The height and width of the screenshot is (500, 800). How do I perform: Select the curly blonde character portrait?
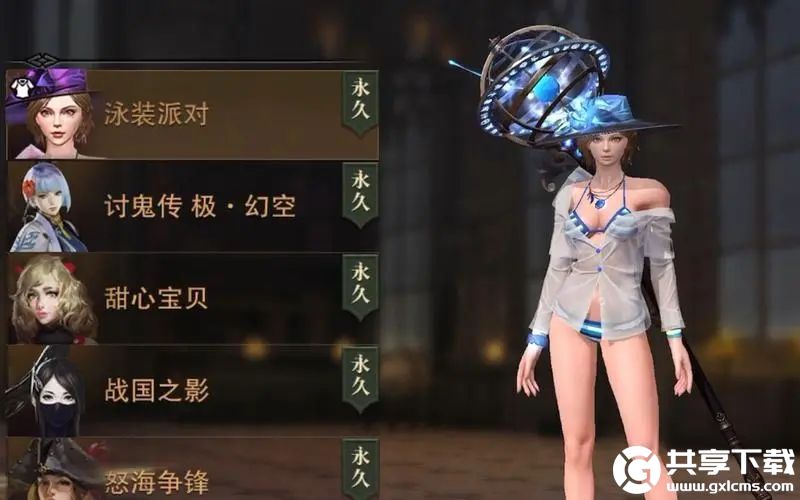pos(50,299)
